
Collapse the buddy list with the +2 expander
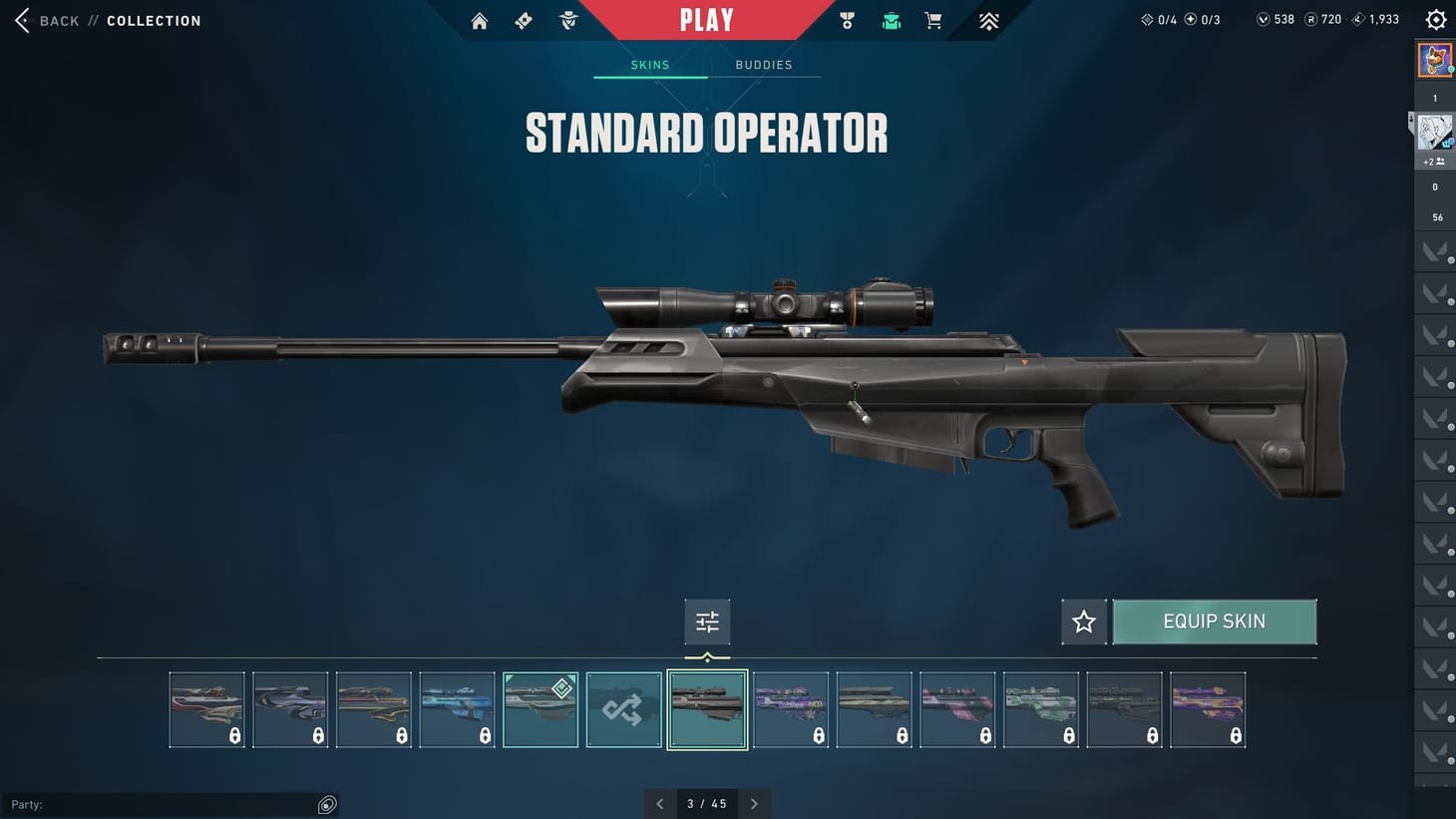[1434, 161]
